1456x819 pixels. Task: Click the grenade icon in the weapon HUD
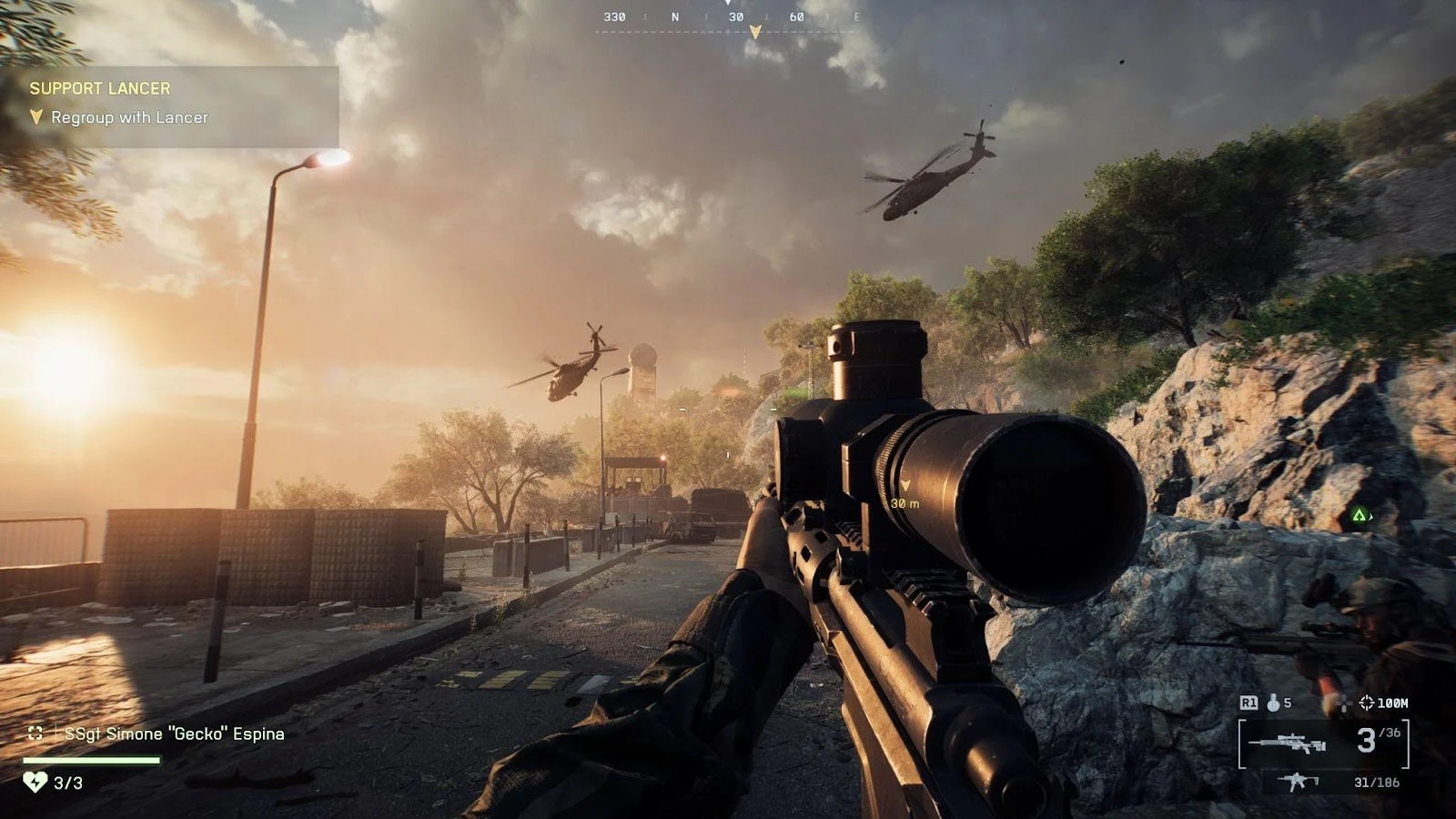(1273, 703)
